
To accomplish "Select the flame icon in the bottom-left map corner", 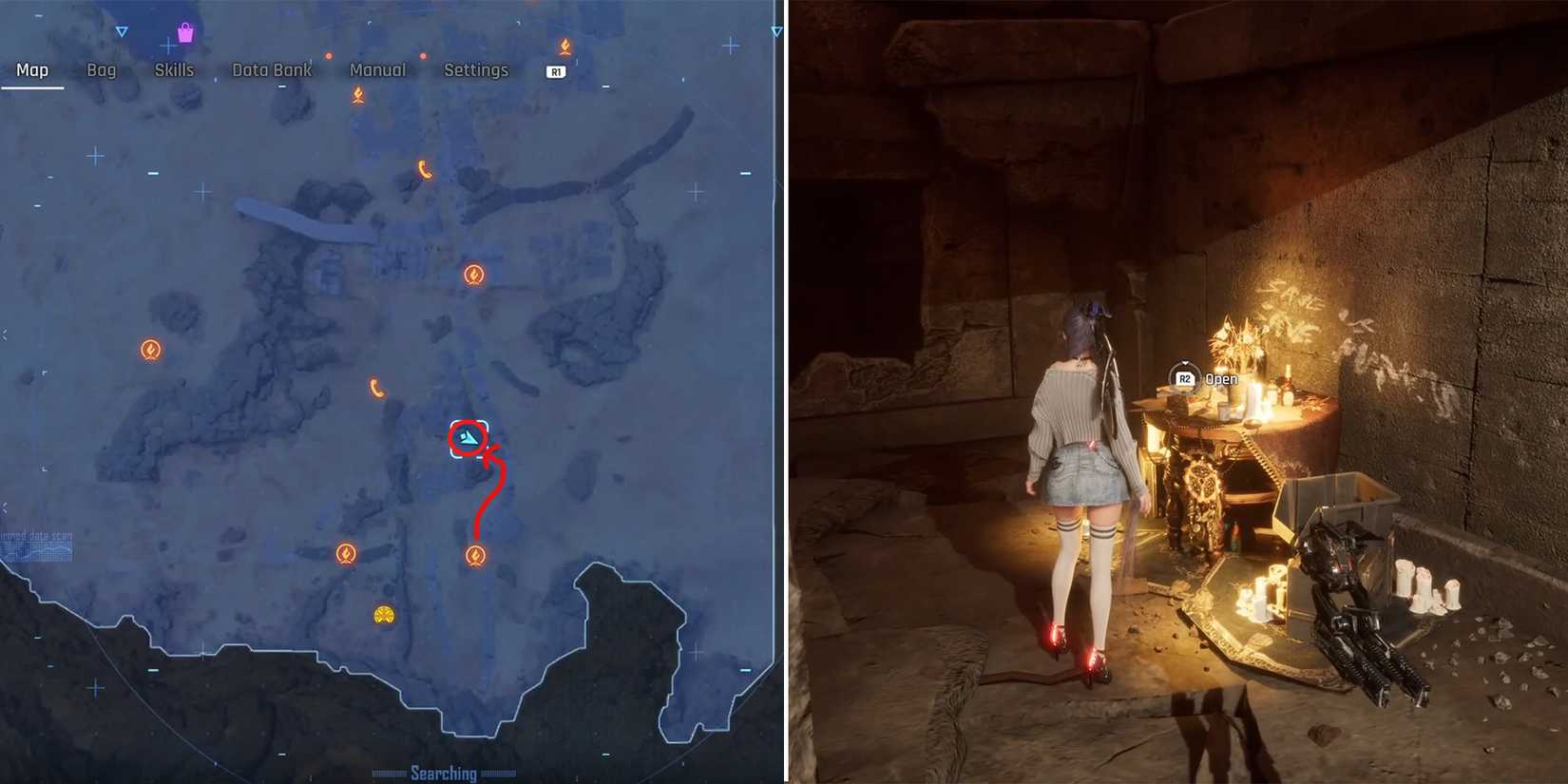I will coord(348,554).
